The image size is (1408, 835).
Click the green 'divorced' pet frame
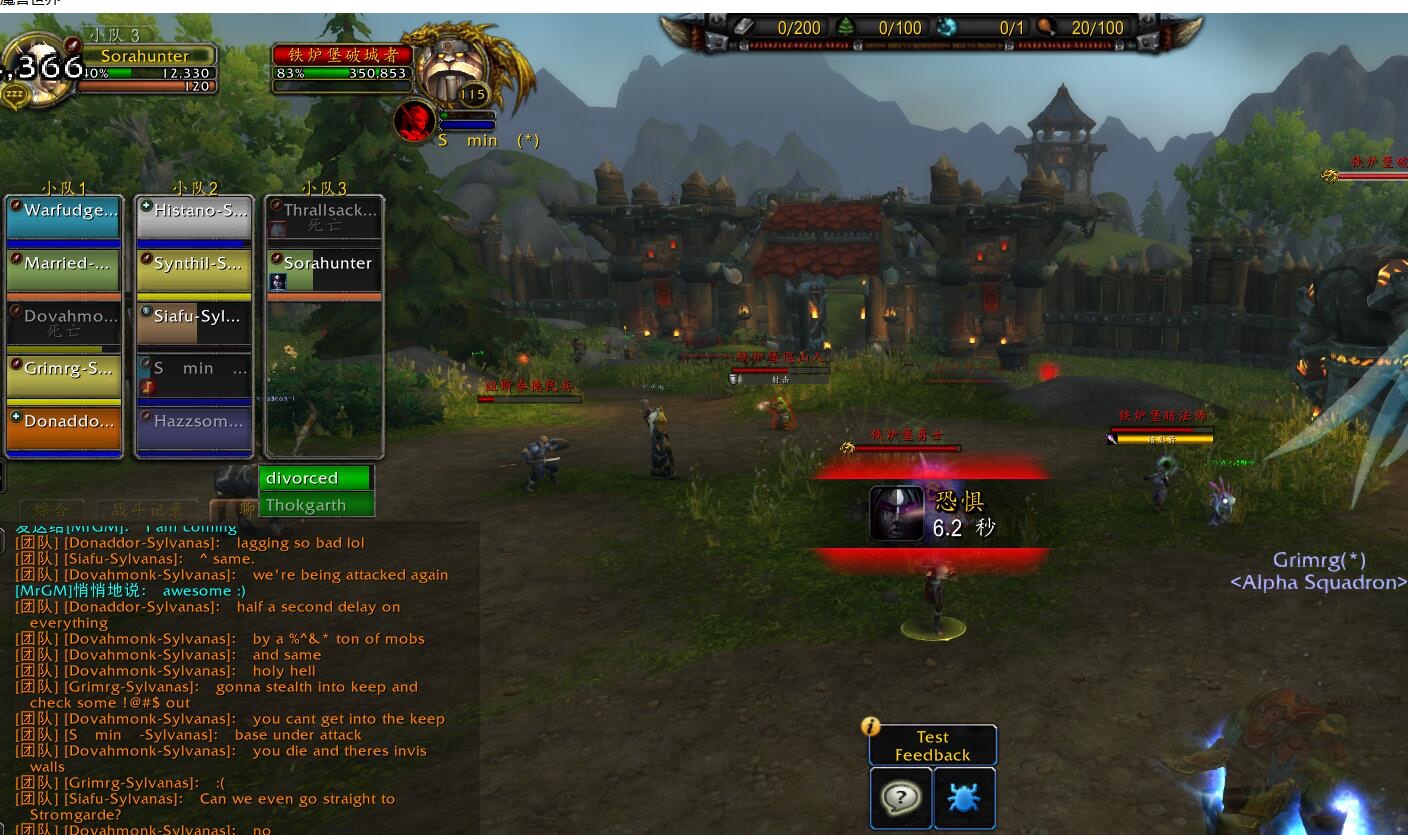tap(316, 478)
